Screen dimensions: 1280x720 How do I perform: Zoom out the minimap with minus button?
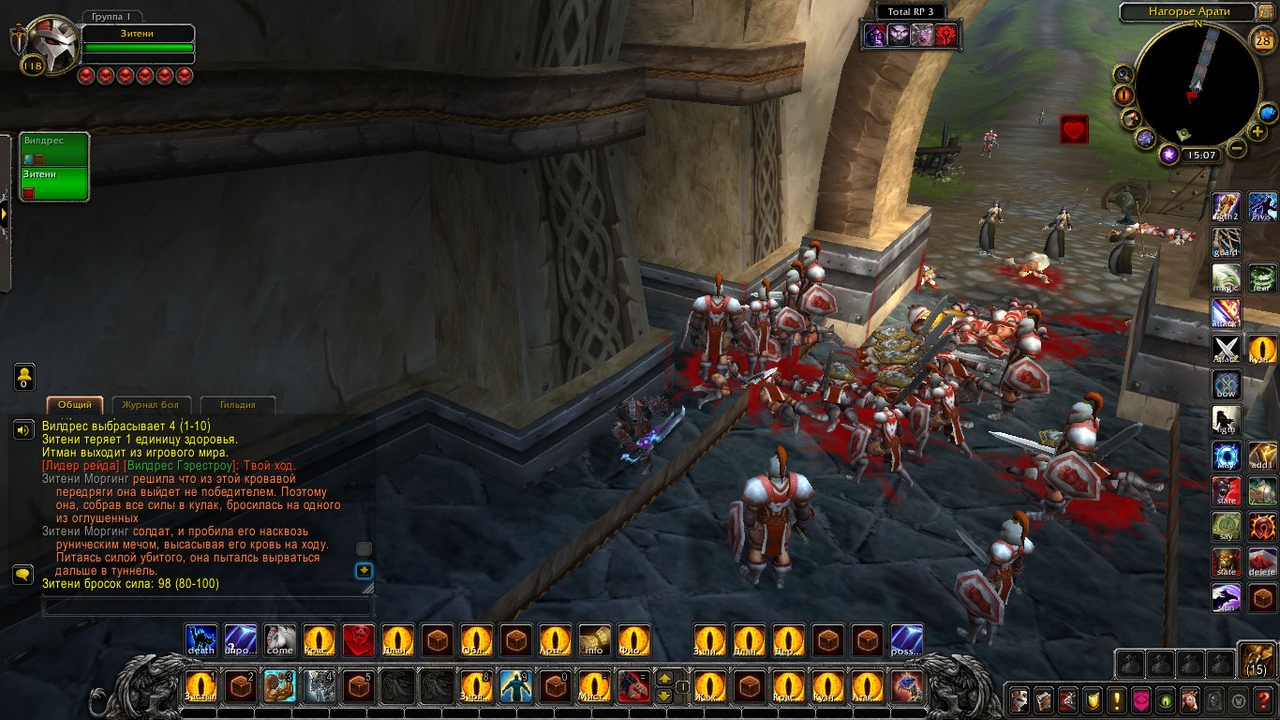click(x=1237, y=149)
